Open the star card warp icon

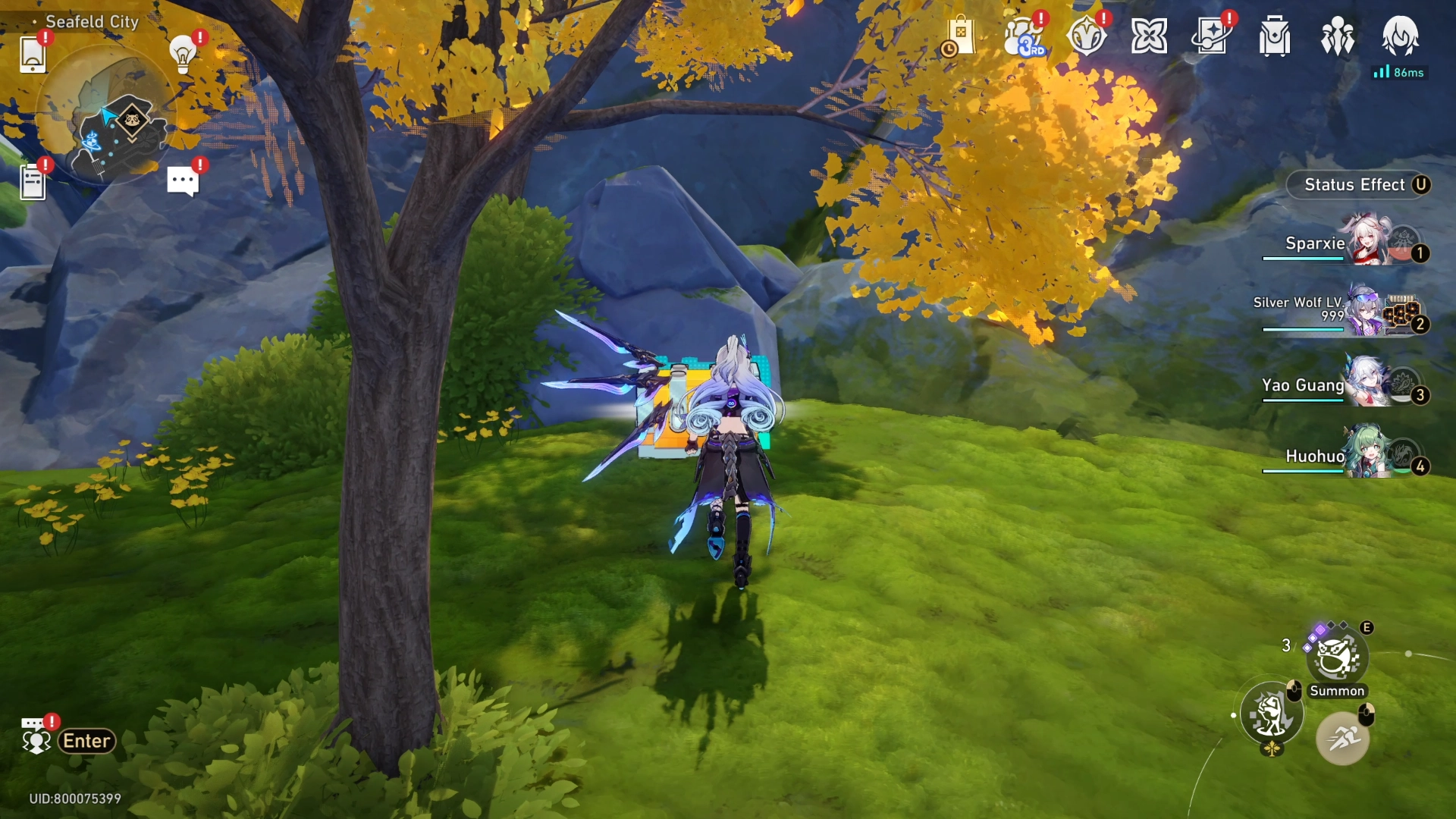click(1211, 37)
